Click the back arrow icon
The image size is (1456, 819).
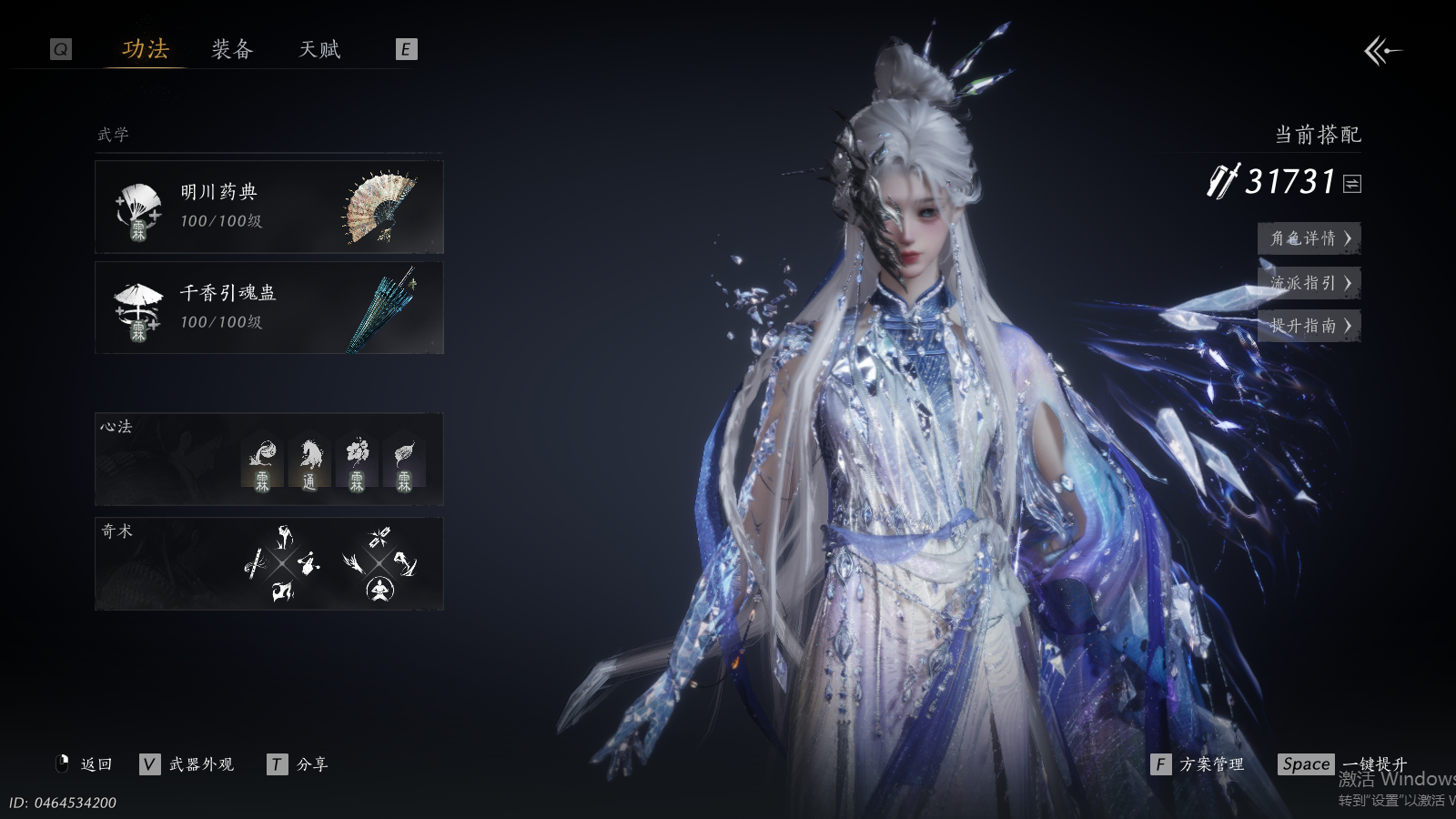[x=1381, y=51]
